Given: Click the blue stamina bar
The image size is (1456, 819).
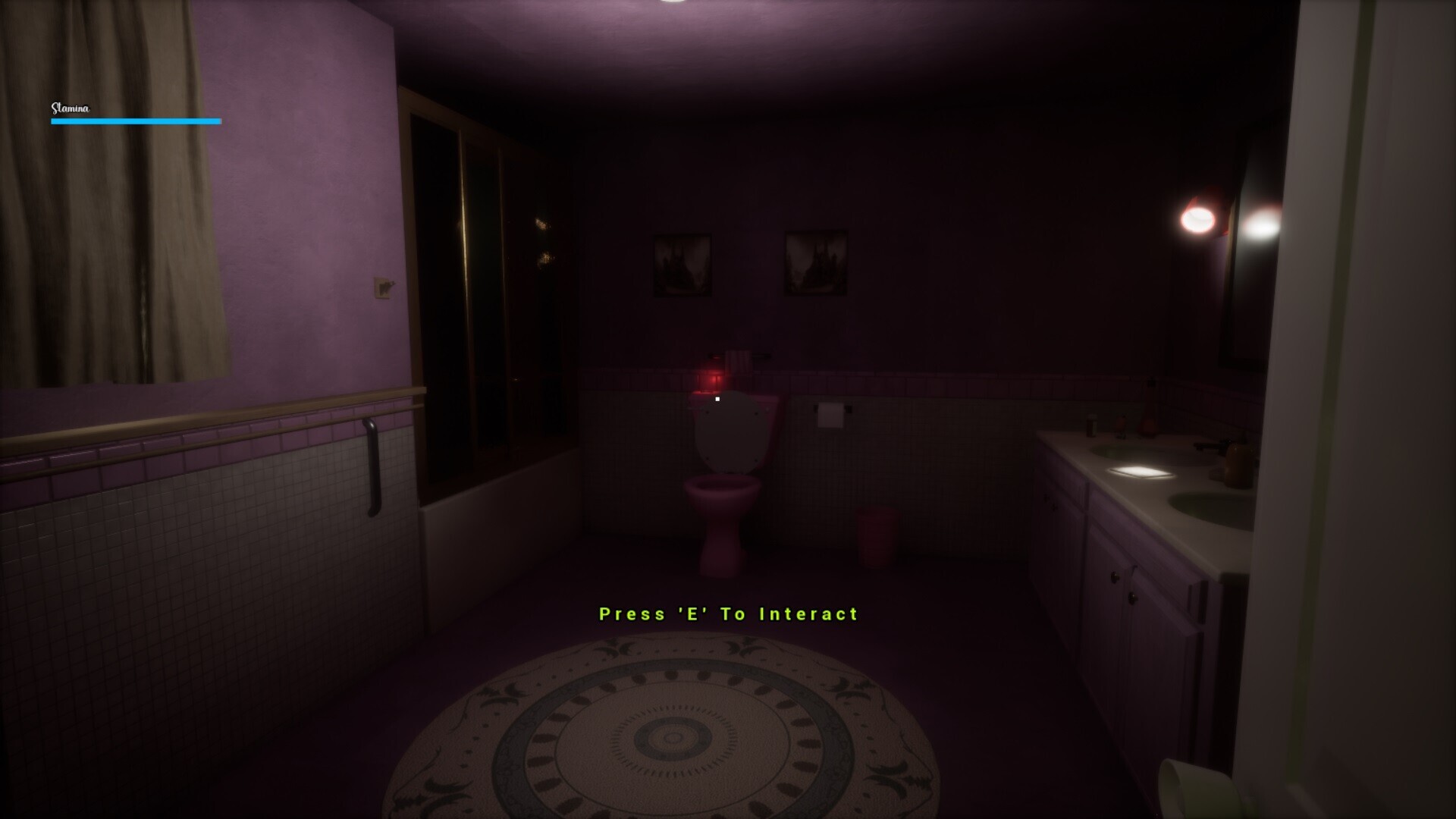Looking at the screenshot, I should (x=135, y=121).
